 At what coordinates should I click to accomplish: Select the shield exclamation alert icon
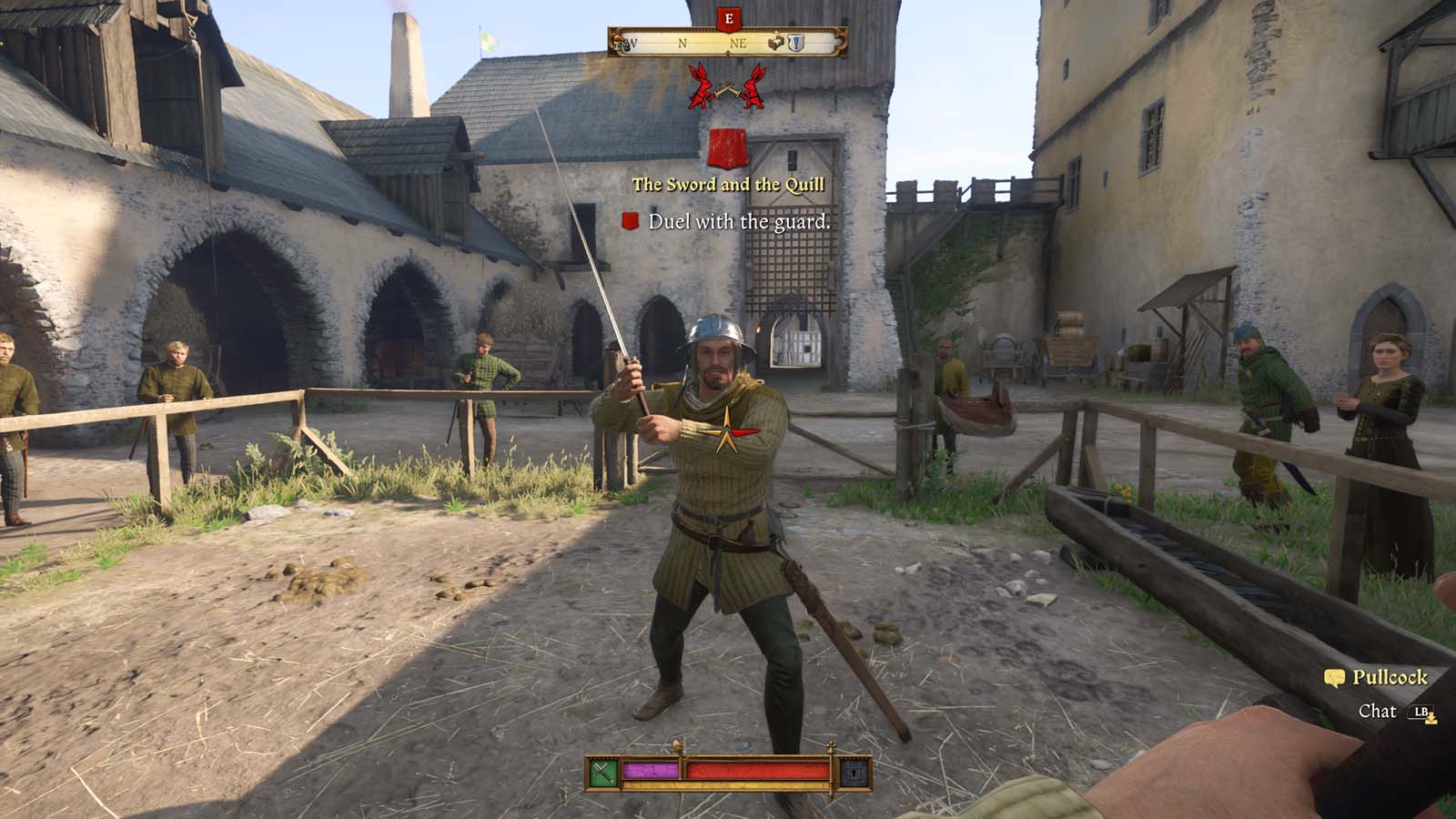[797, 43]
